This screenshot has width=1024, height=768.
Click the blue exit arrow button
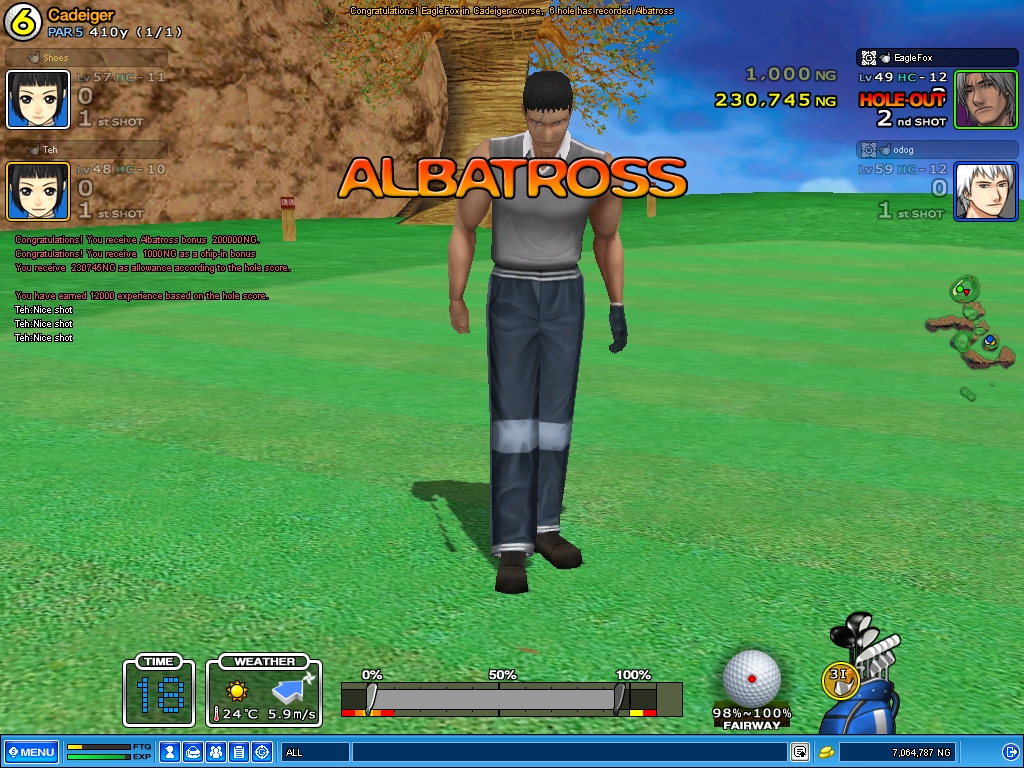coord(1010,751)
